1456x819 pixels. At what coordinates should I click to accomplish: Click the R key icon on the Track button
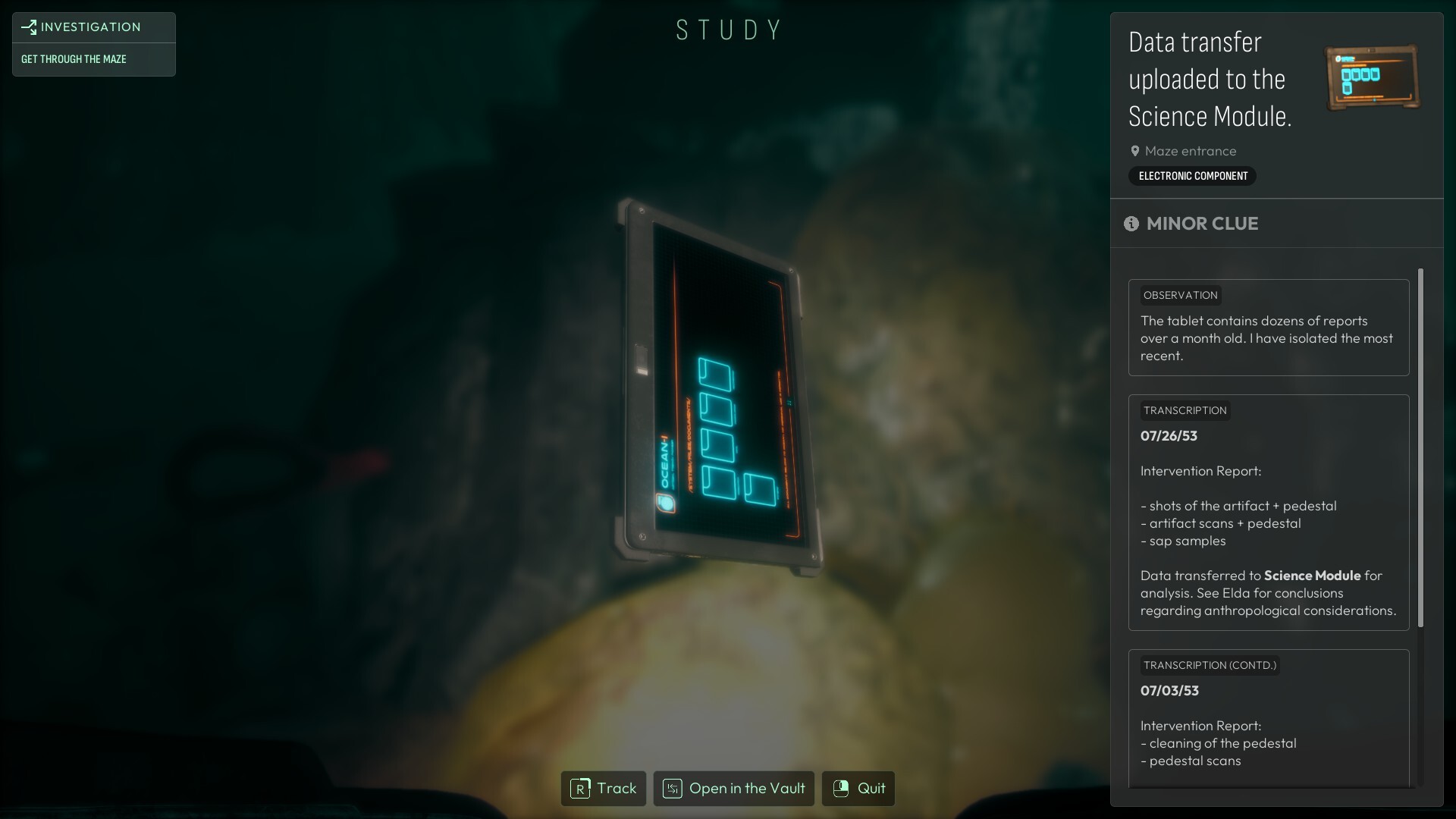pos(580,789)
